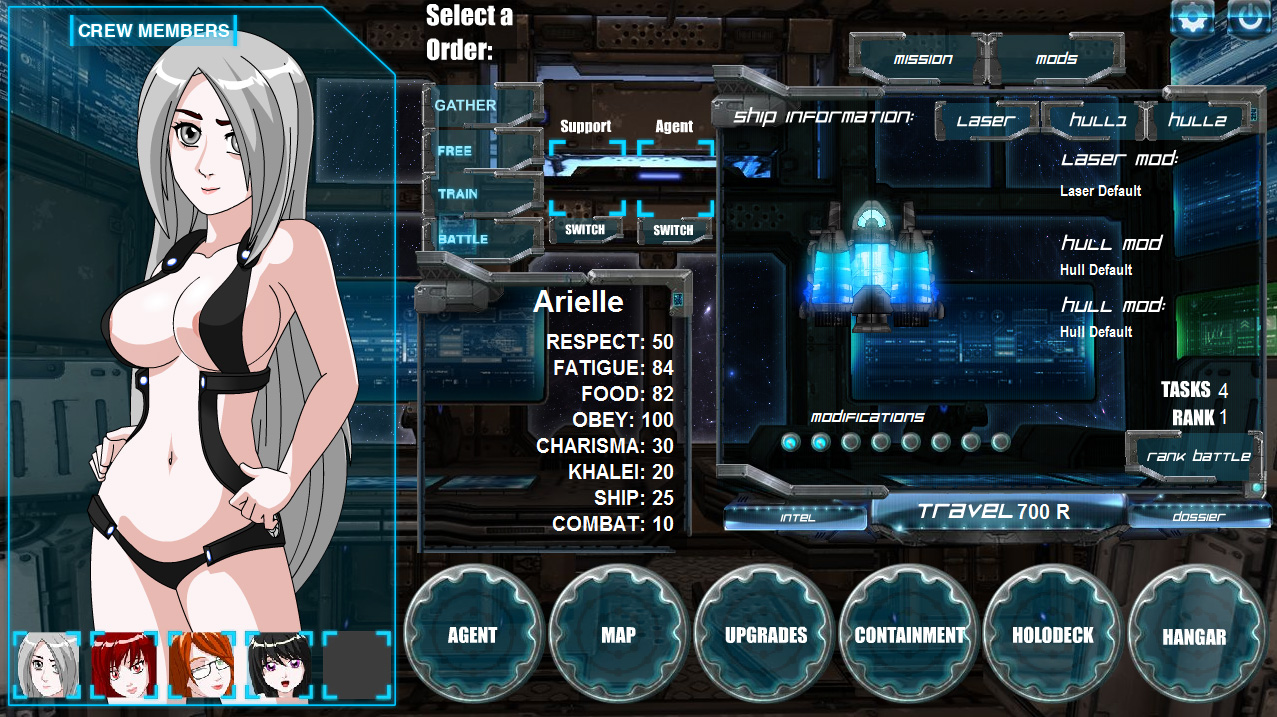
Task: Open the Mission panel
Action: (x=923, y=59)
